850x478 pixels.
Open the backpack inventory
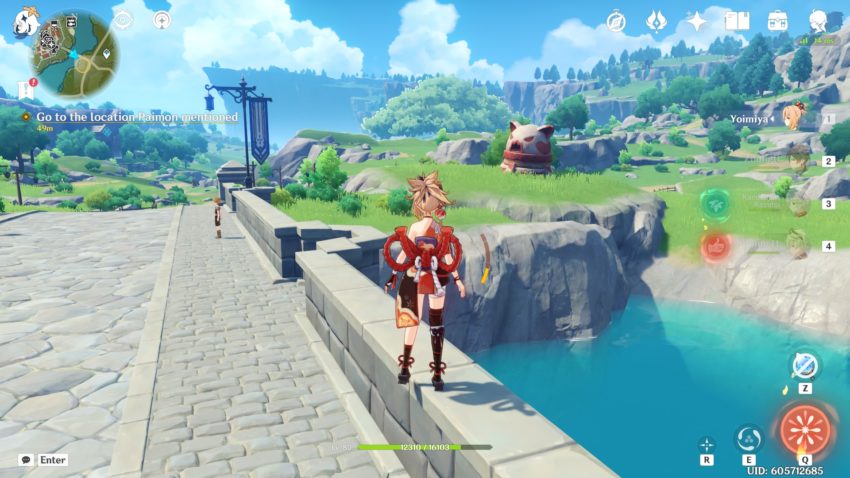pyautogui.click(x=777, y=21)
